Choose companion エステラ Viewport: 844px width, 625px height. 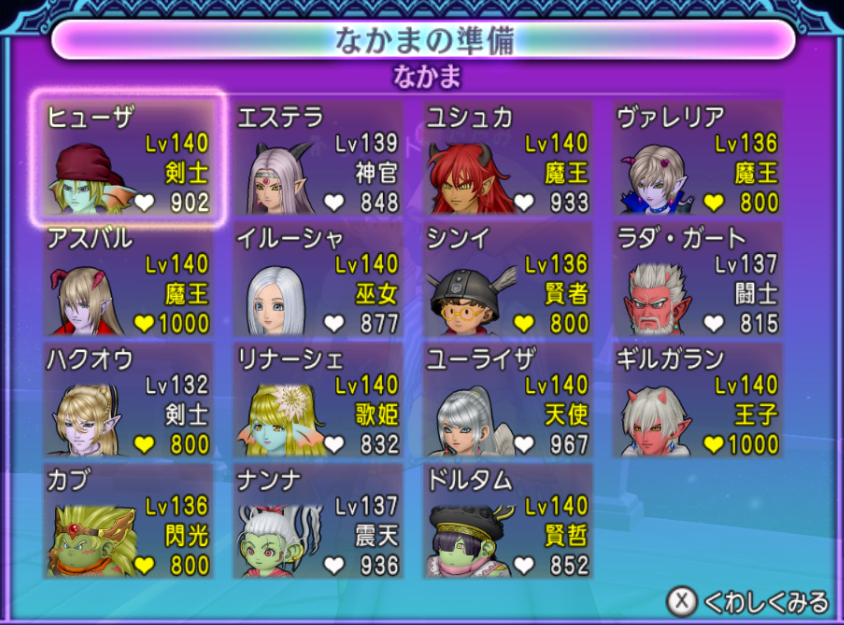pos(318,160)
